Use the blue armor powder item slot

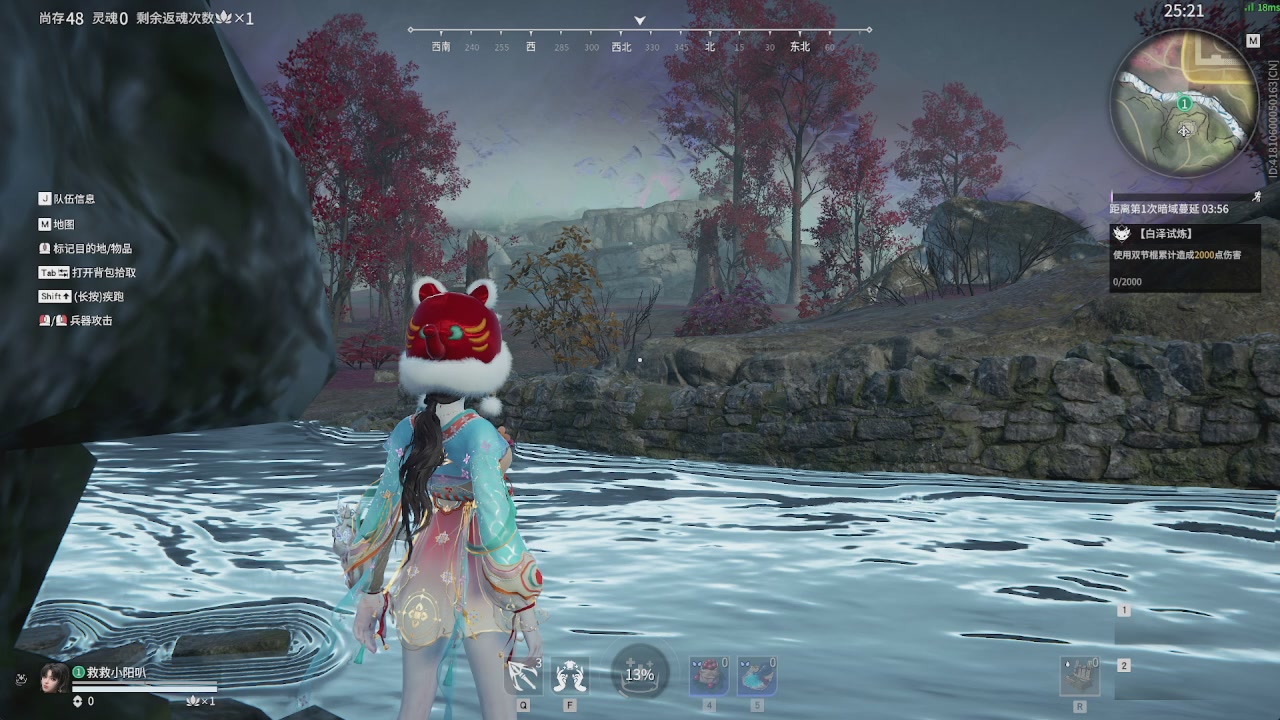click(757, 676)
